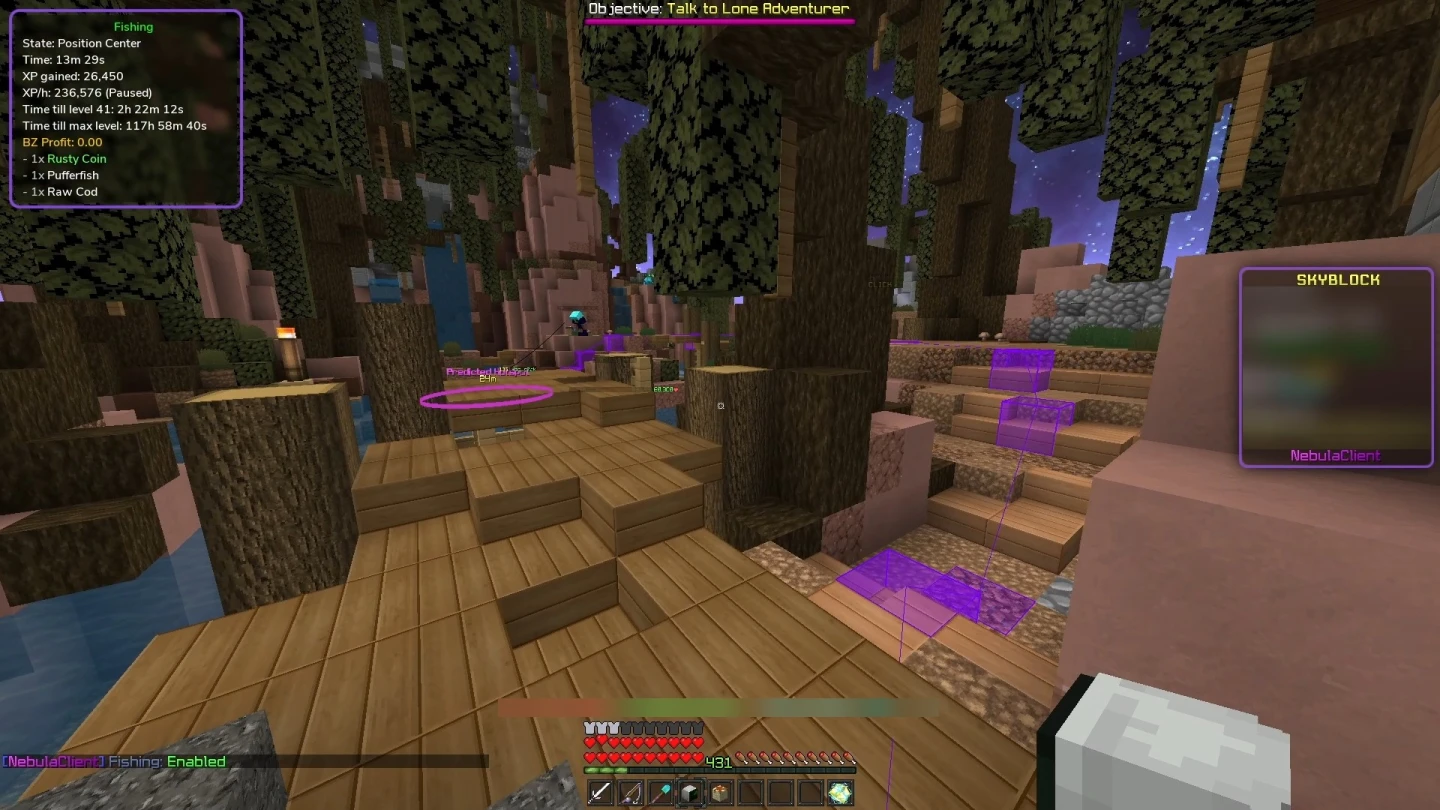Expand the blurred SKYBLOCK scoreboard entries
Image resolution: width=1440 pixels, height=810 pixels.
pyautogui.click(x=1337, y=370)
